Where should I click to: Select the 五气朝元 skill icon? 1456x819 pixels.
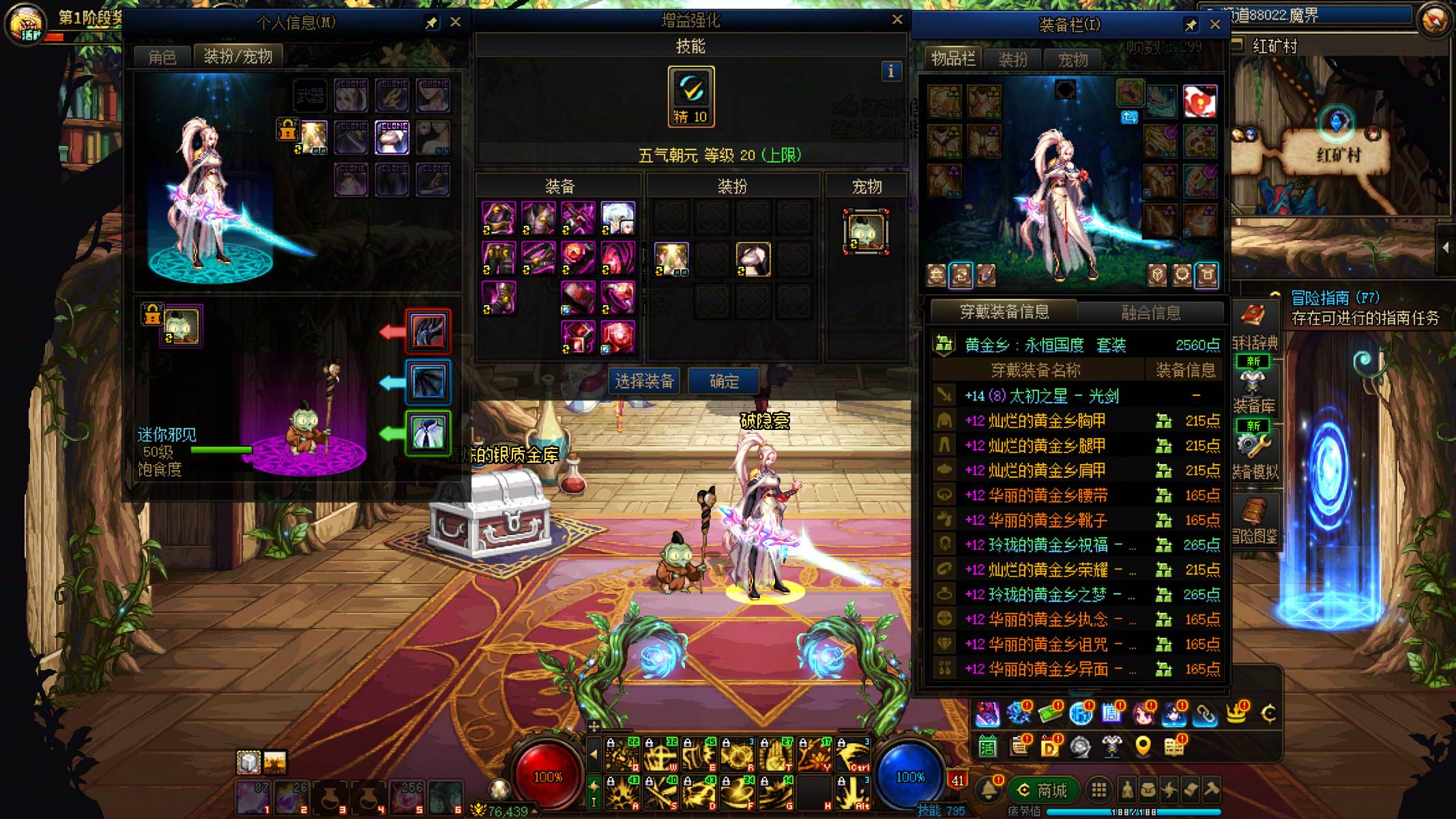[690, 96]
